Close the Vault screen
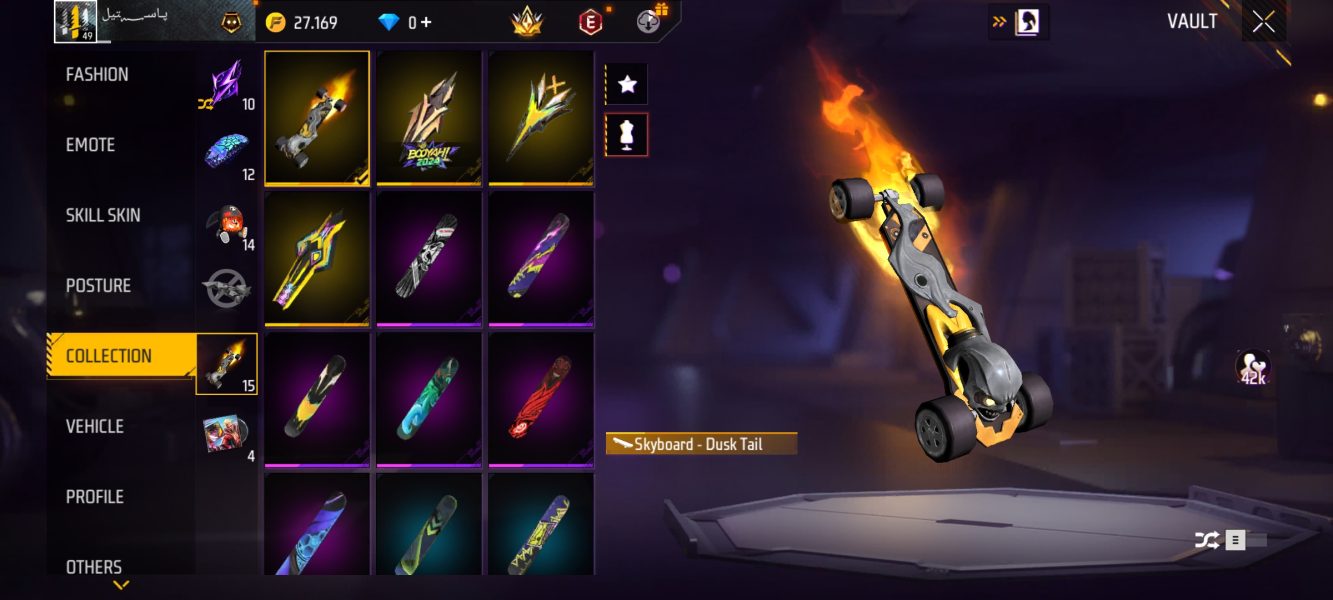The image size is (1333, 600). pyautogui.click(x=1264, y=22)
